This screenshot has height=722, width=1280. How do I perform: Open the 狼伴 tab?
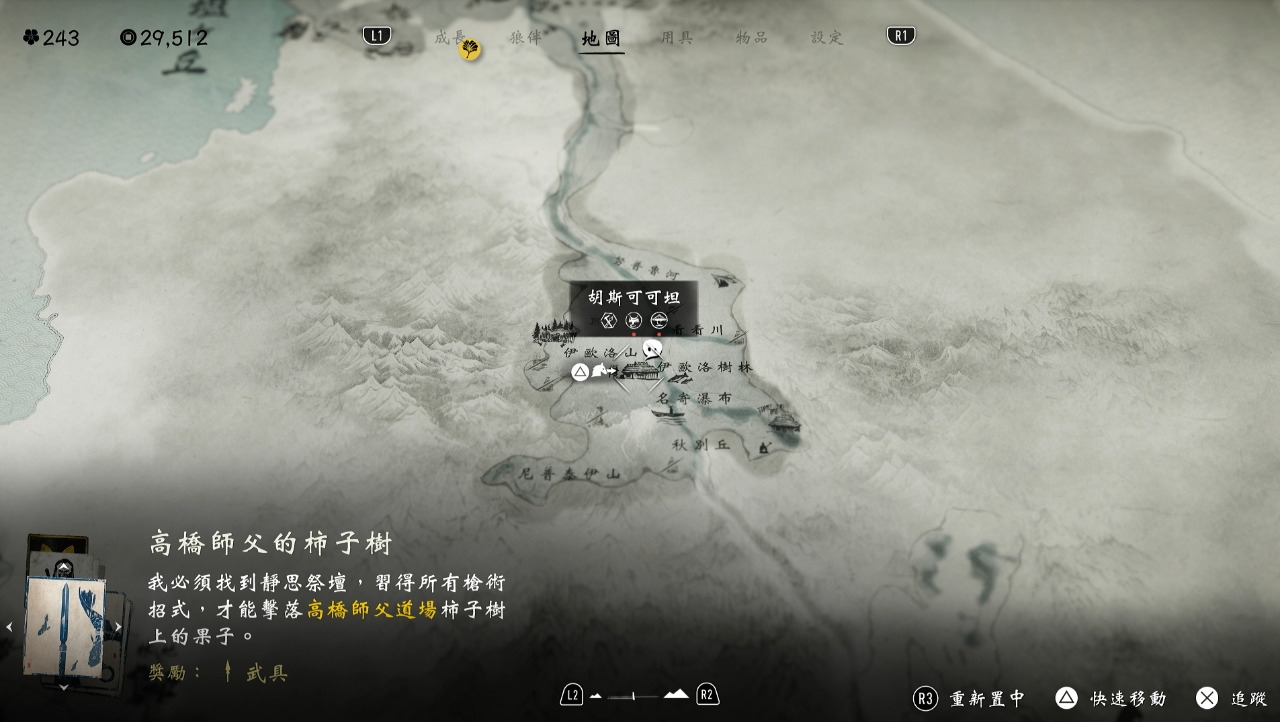click(525, 38)
